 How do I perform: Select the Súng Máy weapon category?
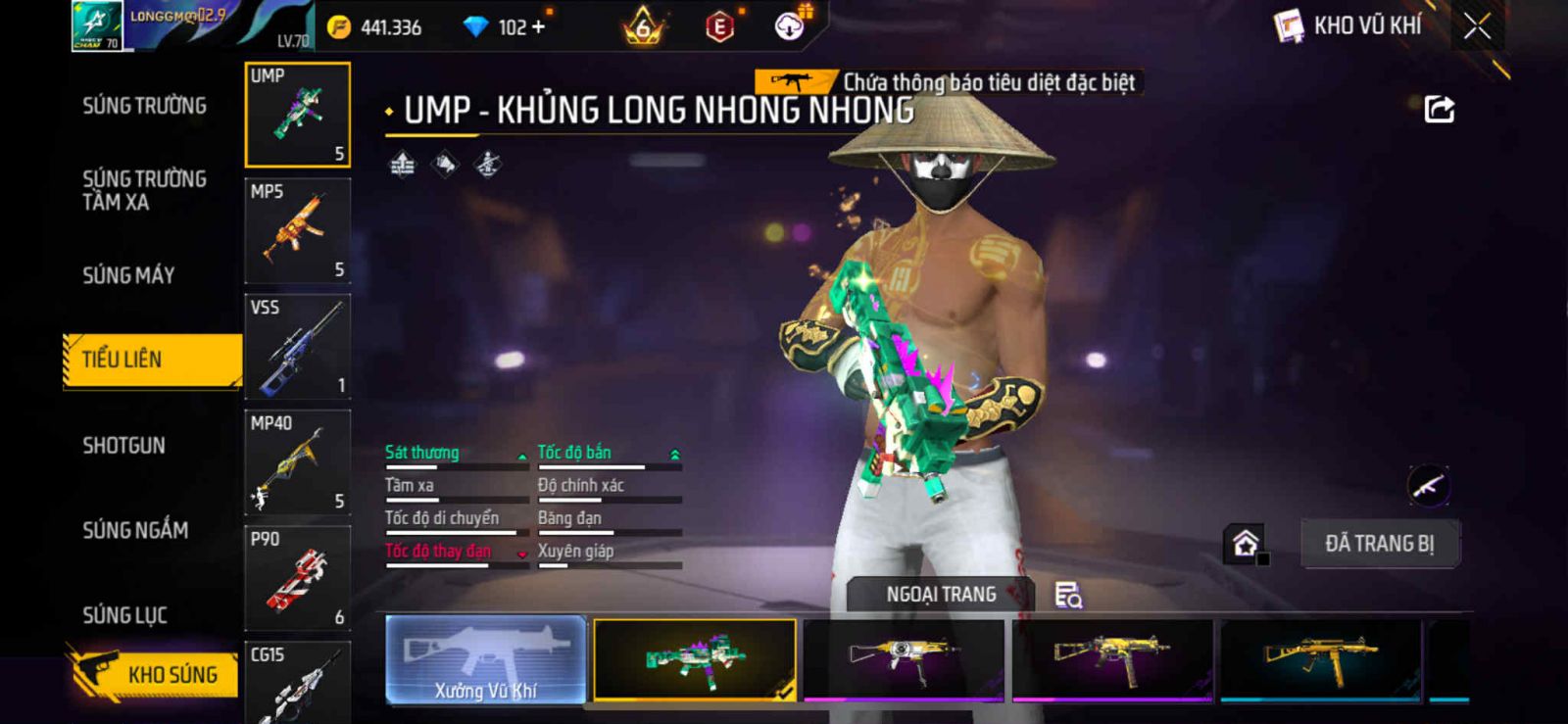128,275
